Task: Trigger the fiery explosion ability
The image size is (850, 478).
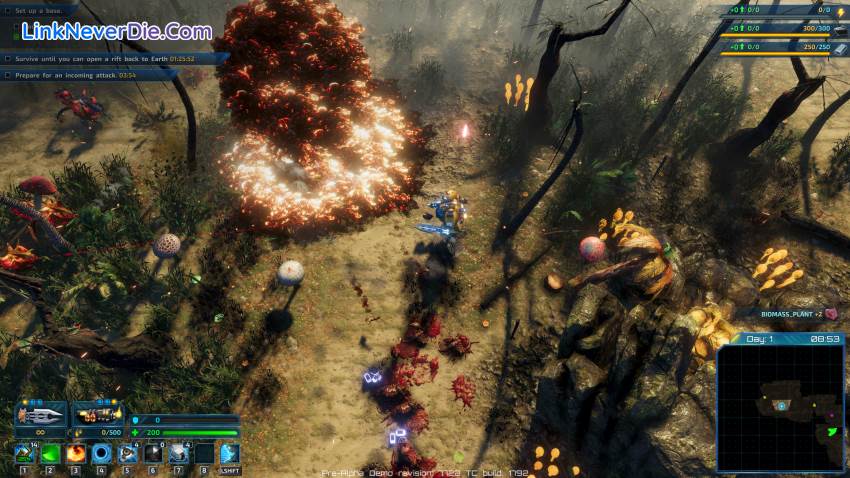Action: tap(76, 454)
